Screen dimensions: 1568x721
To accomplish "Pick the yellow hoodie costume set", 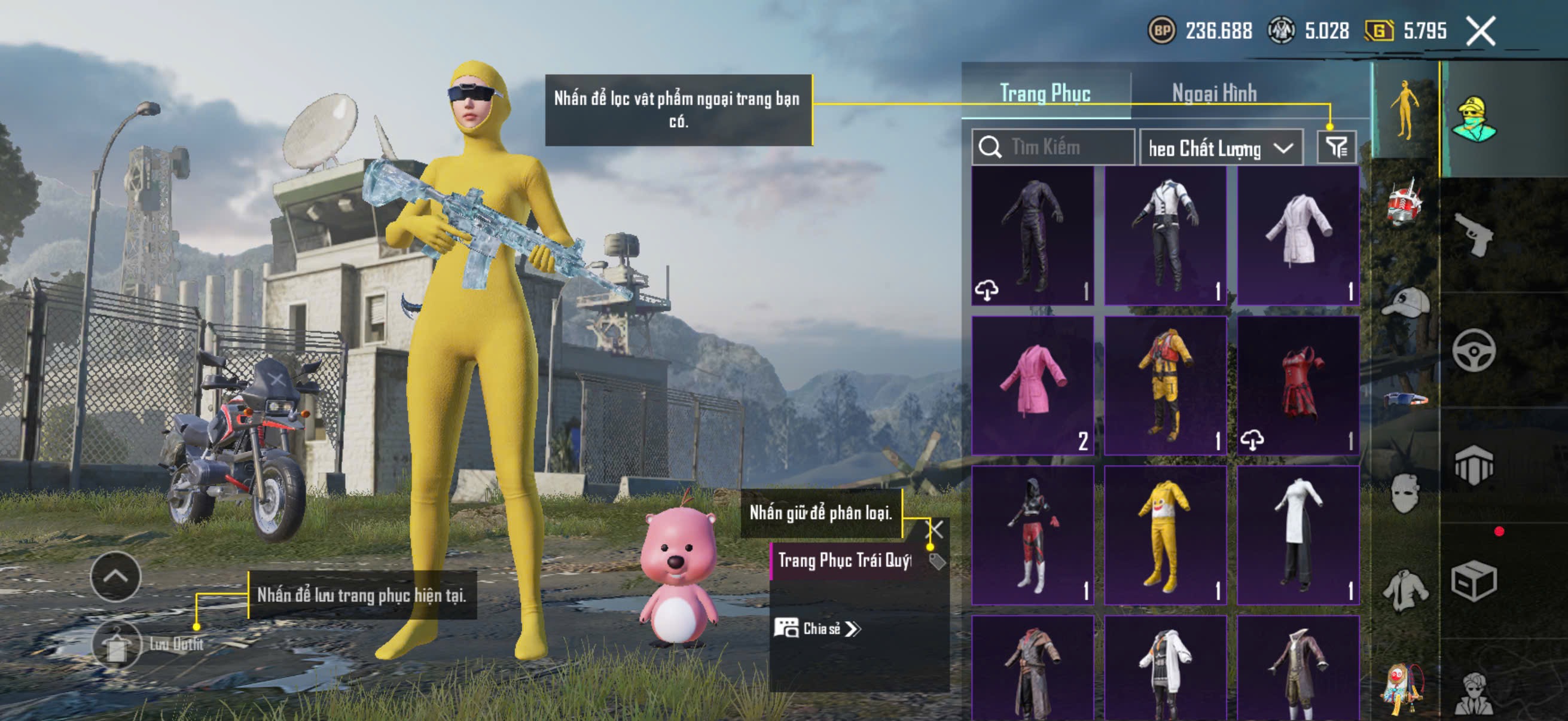I will (1165, 535).
